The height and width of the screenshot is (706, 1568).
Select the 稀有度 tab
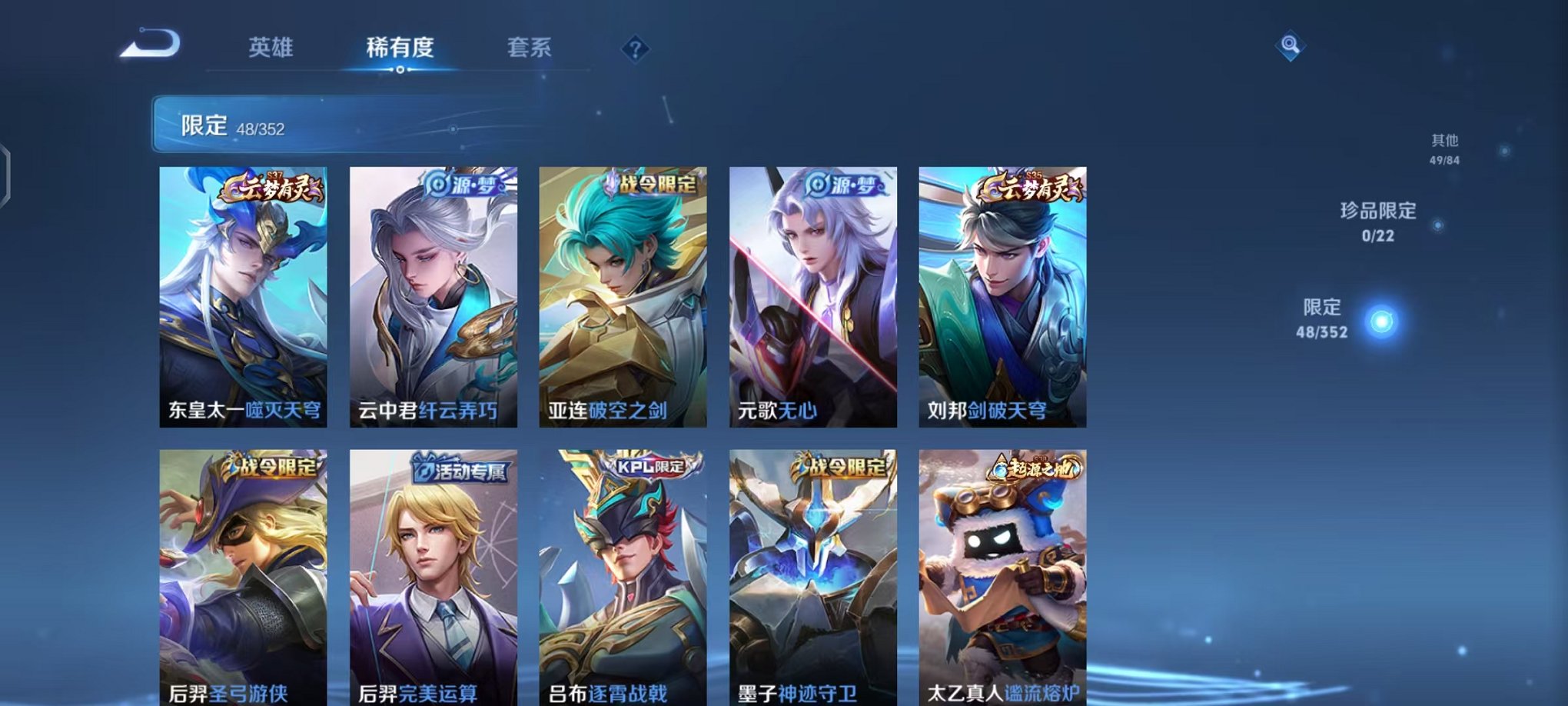pyautogui.click(x=399, y=48)
